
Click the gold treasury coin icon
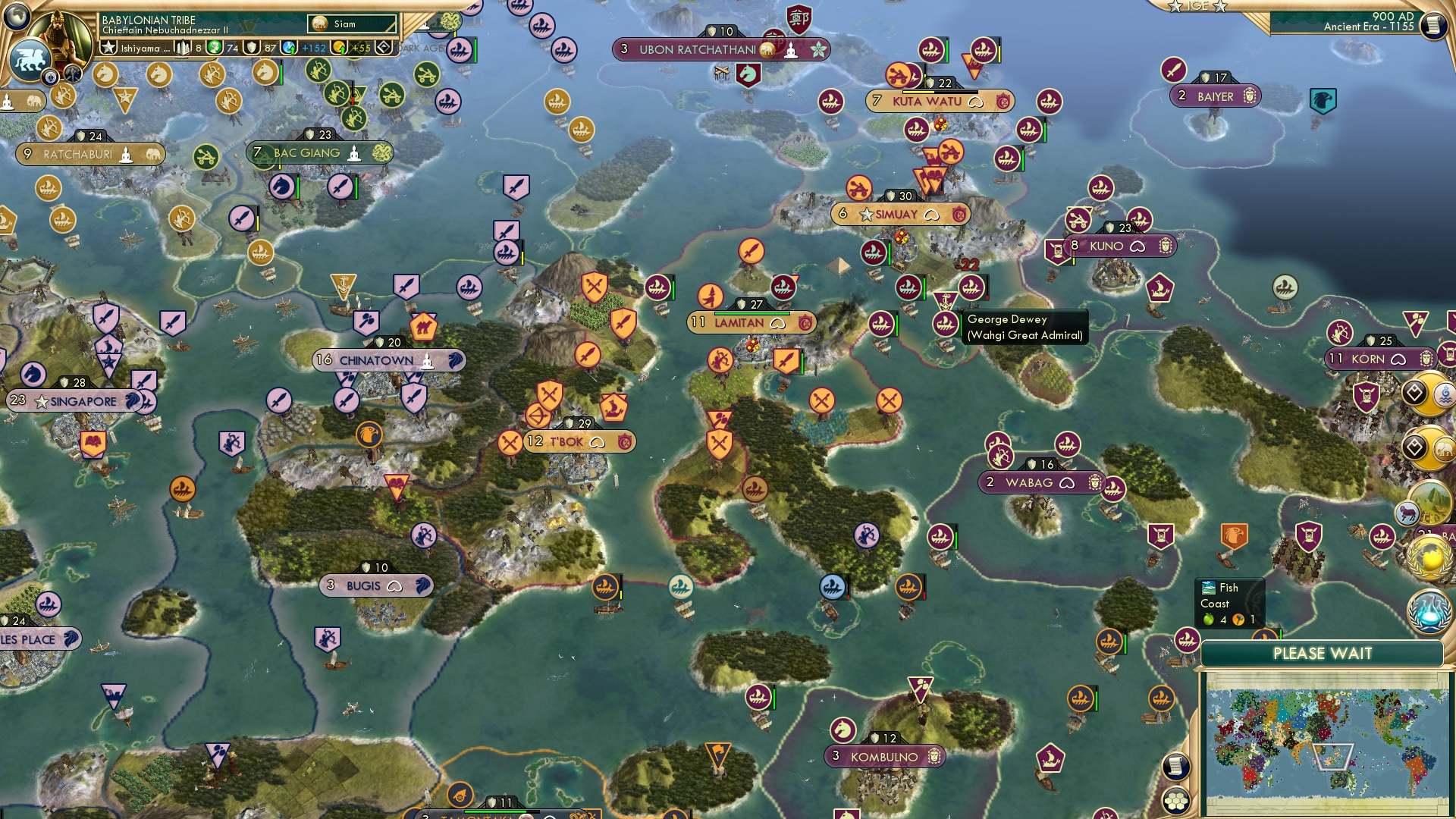click(339, 49)
